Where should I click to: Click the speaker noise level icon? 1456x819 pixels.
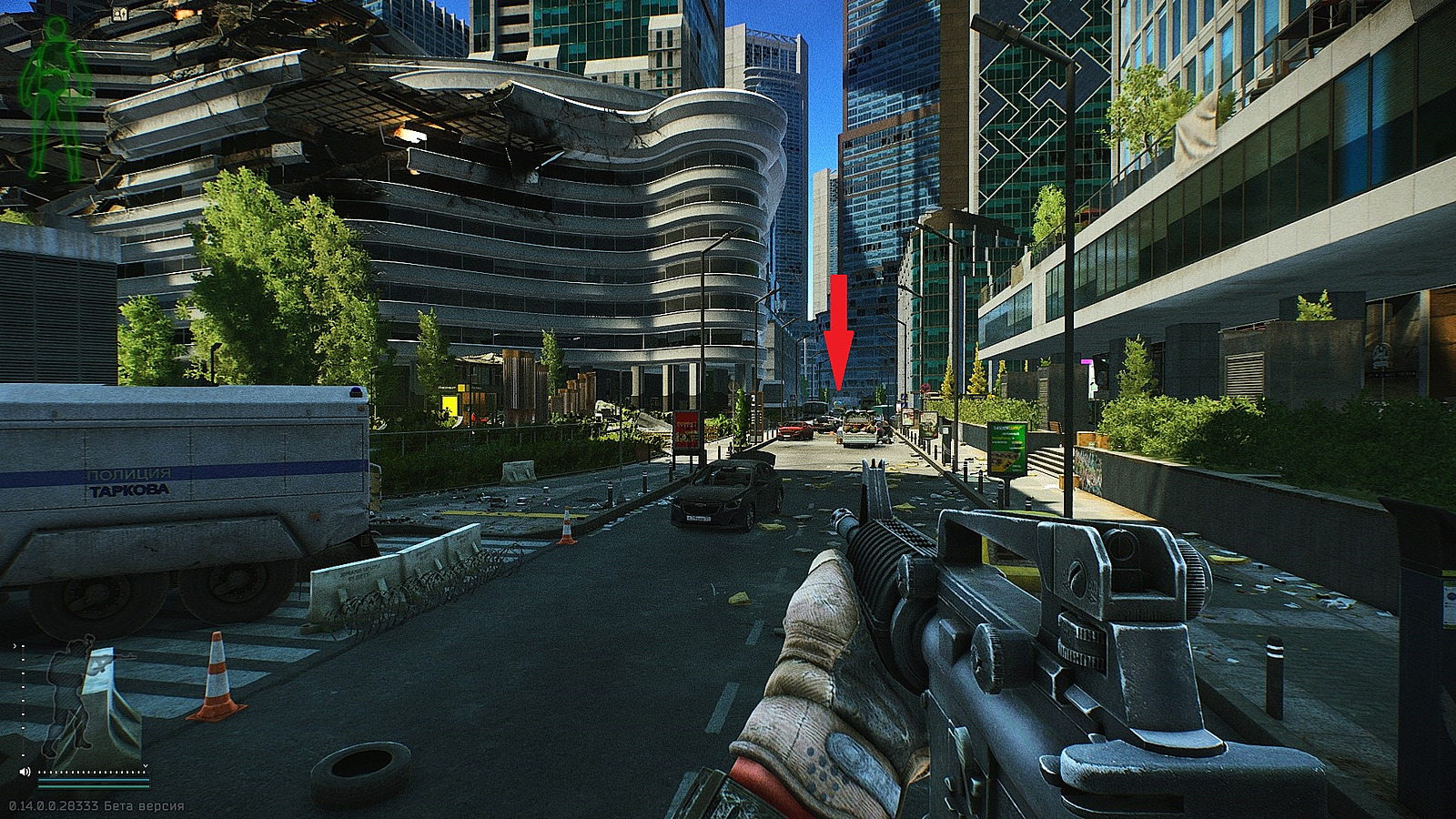(x=25, y=772)
